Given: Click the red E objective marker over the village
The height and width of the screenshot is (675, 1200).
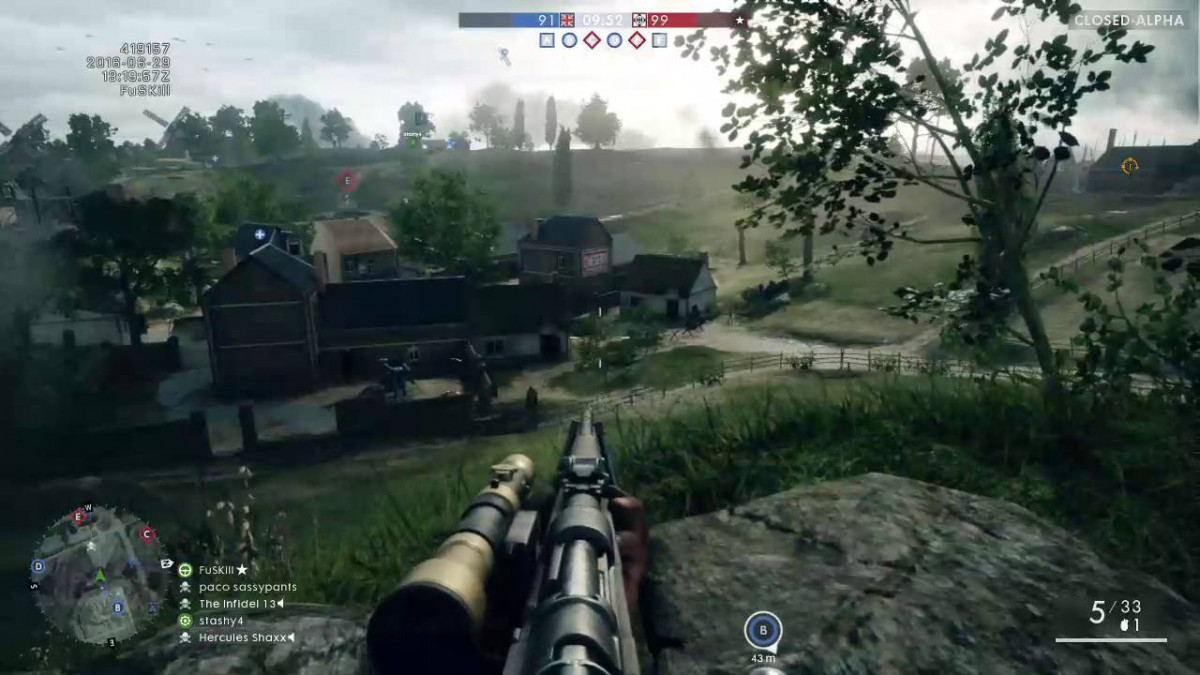Looking at the screenshot, I should click(347, 180).
